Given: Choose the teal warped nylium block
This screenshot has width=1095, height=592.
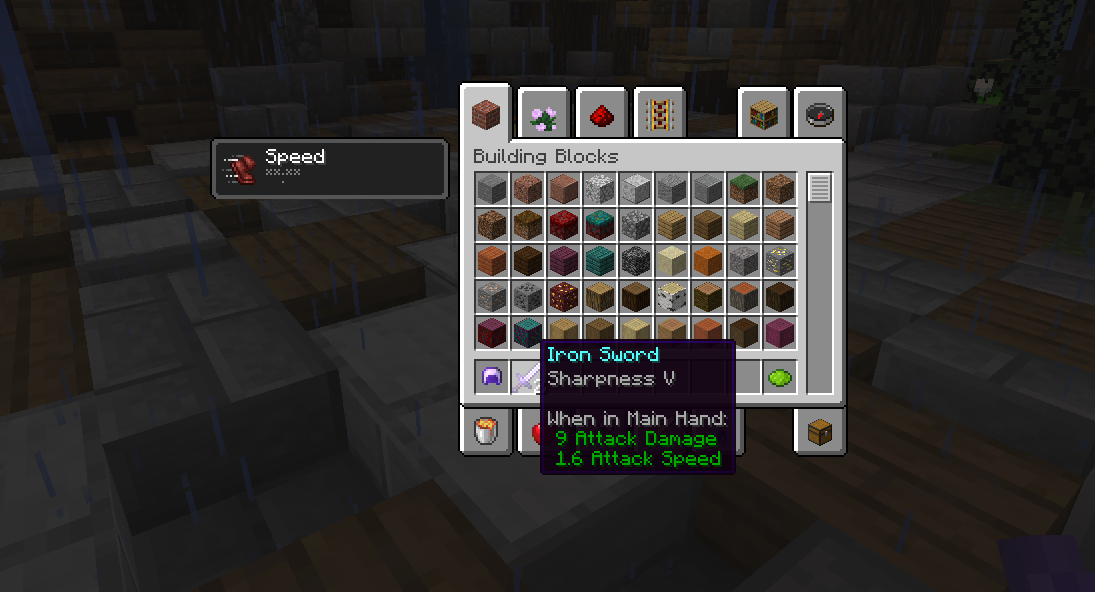Looking at the screenshot, I should (599, 224).
